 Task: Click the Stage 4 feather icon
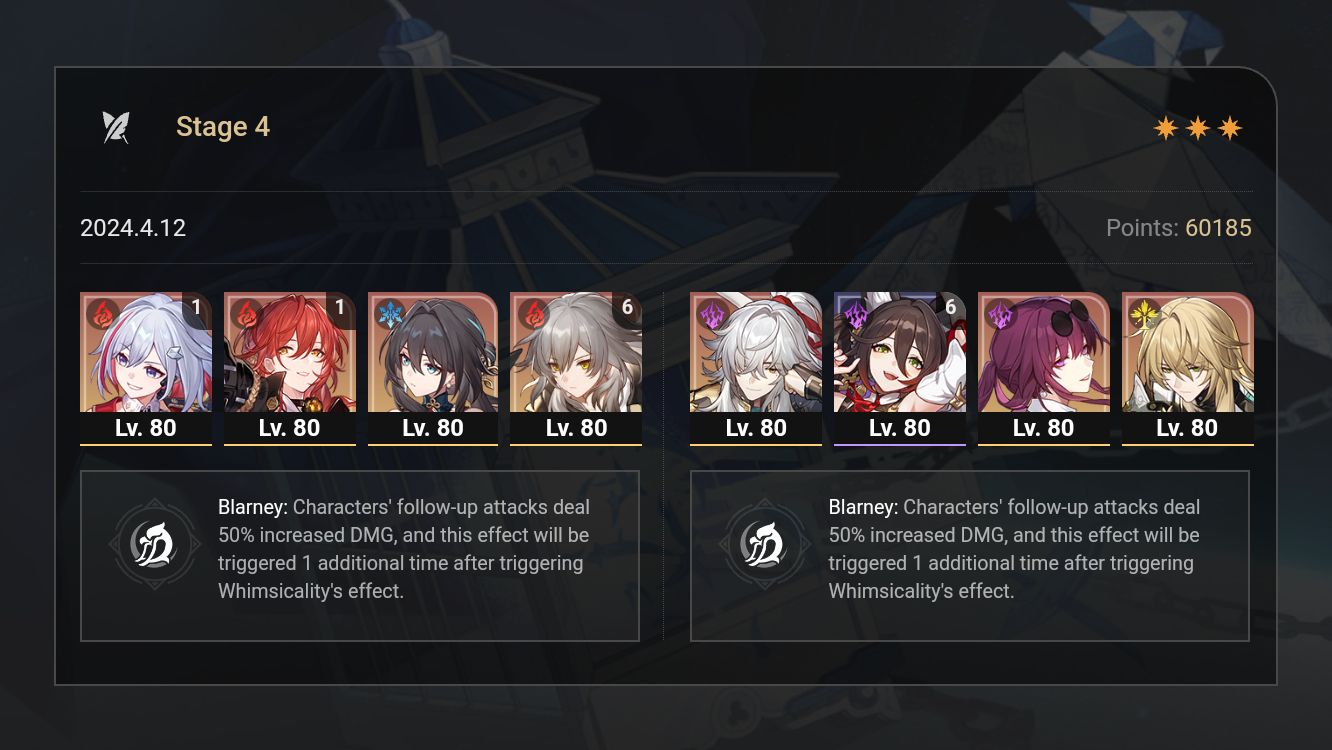(117, 125)
